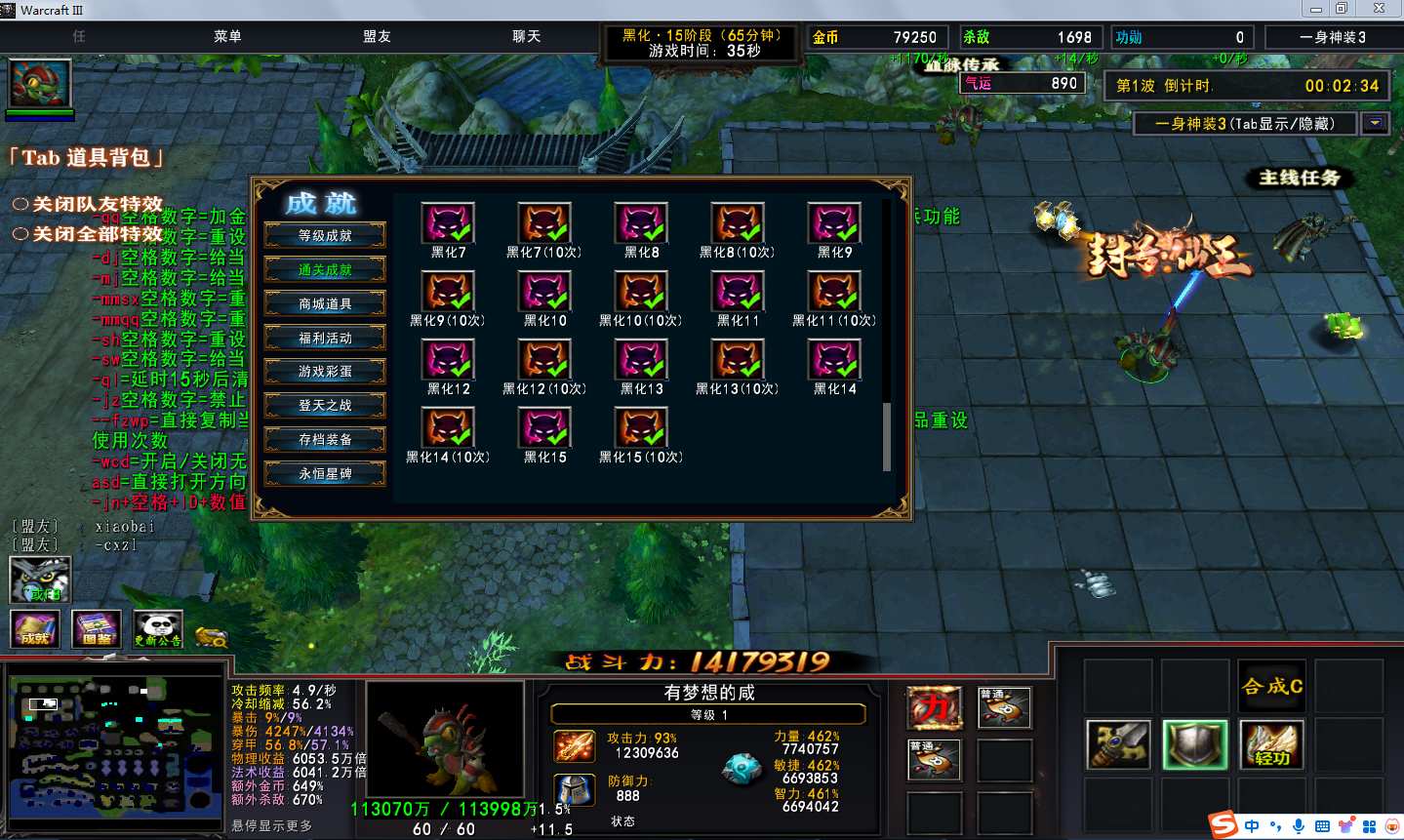1404x840 pixels.
Task: Show the 登天之战 achievements
Action: (325, 405)
